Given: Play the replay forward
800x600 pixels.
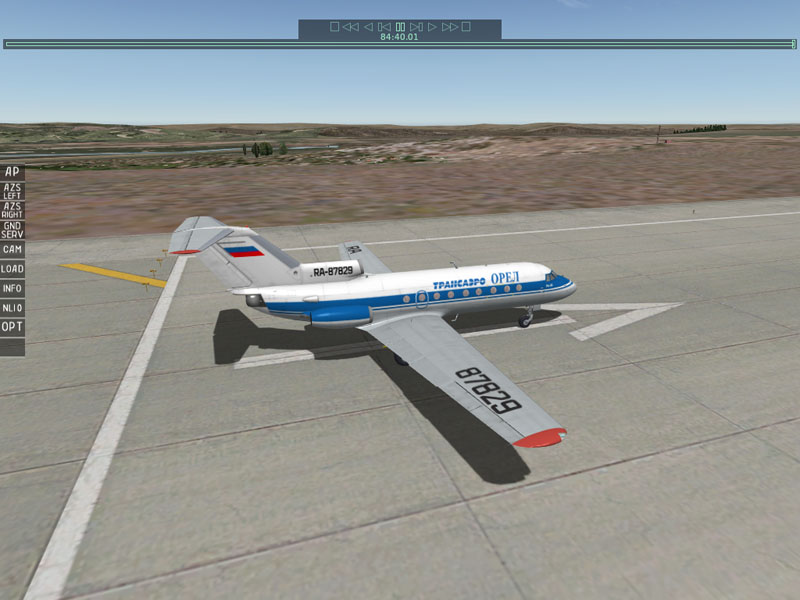Looking at the screenshot, I should [x=432, y=27].
